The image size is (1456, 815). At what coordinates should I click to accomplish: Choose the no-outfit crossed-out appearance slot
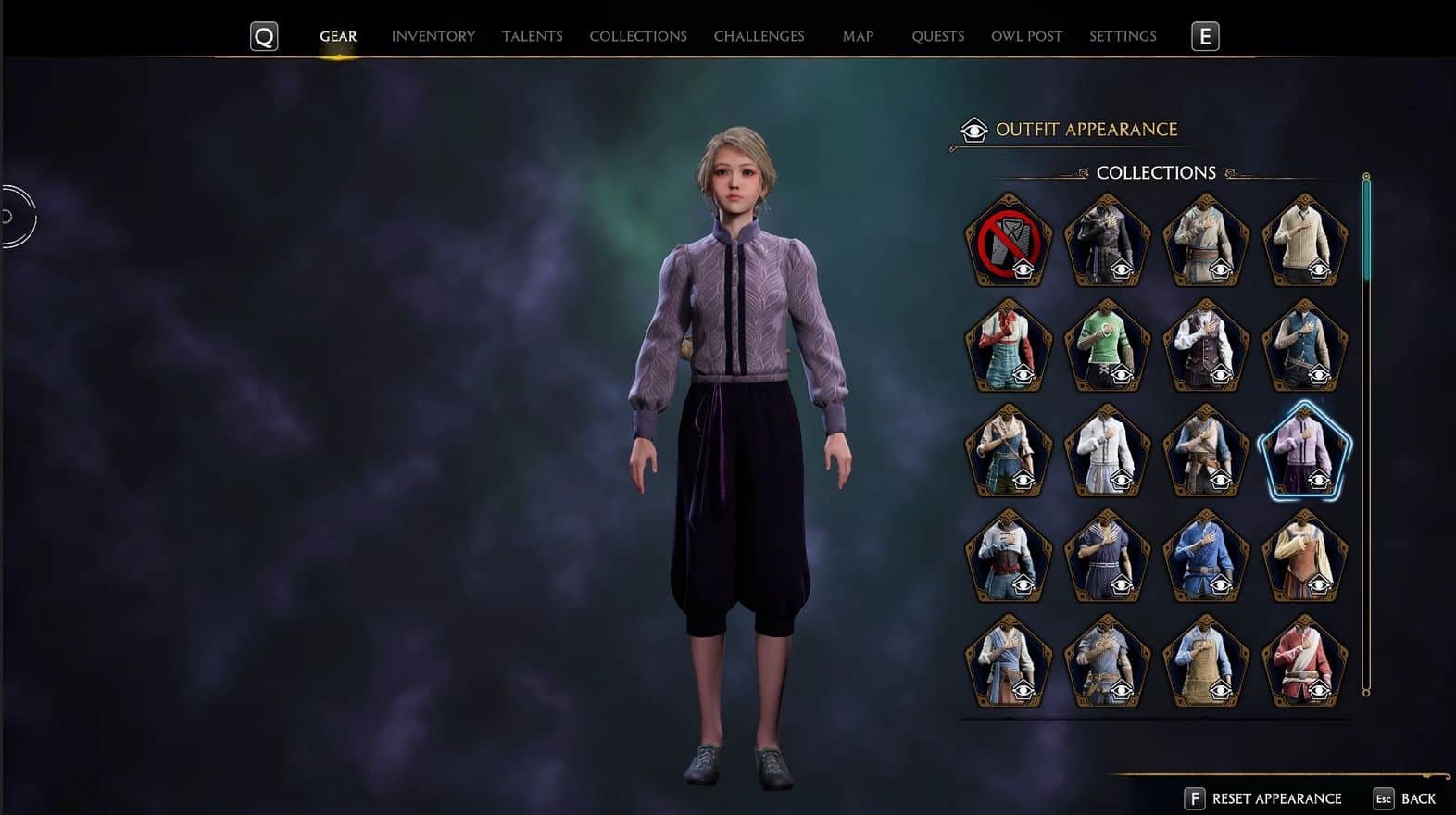point(1009,241)
